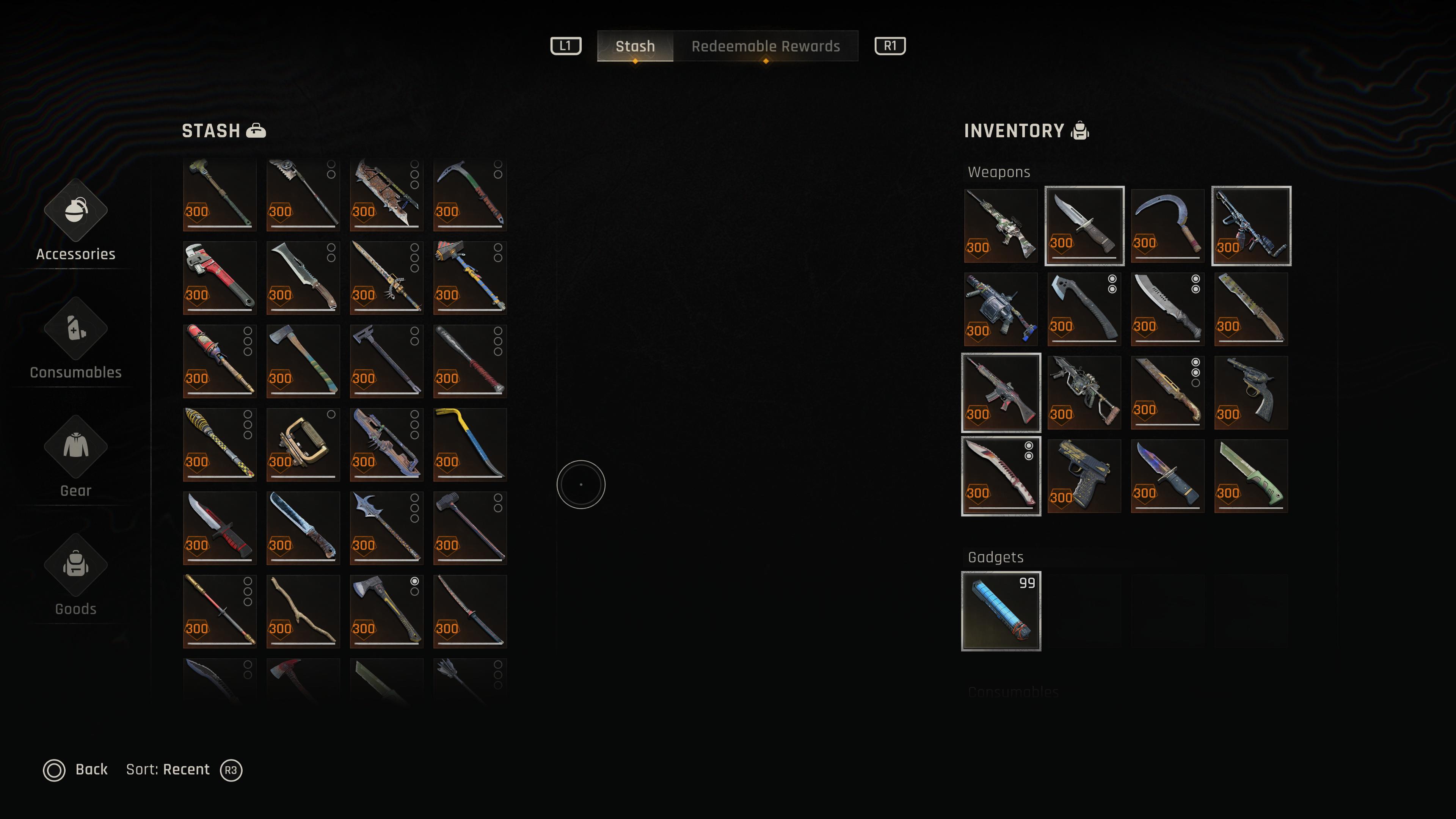The height and width of the screenshot is (819, 1456).
Task: Choose the camo assault rifle slot
Action: pyautogui.click(x=1001, y=226)
